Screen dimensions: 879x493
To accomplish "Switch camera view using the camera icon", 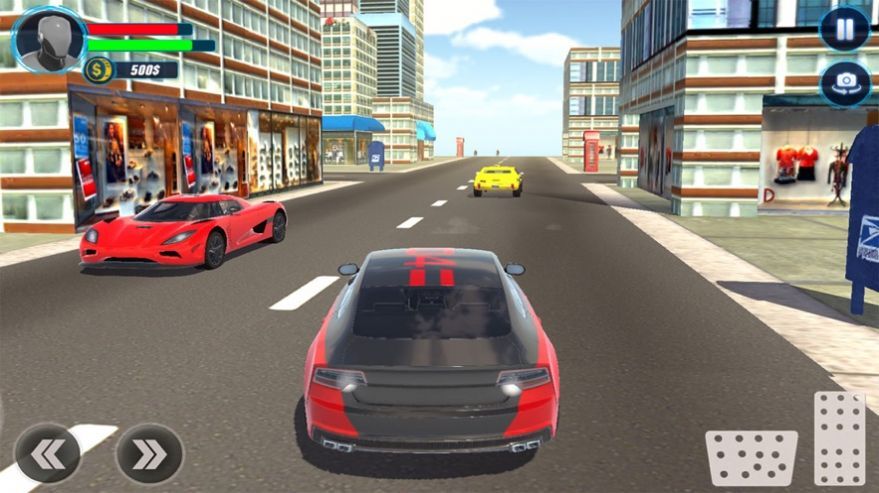I will [x=844, y=83].
